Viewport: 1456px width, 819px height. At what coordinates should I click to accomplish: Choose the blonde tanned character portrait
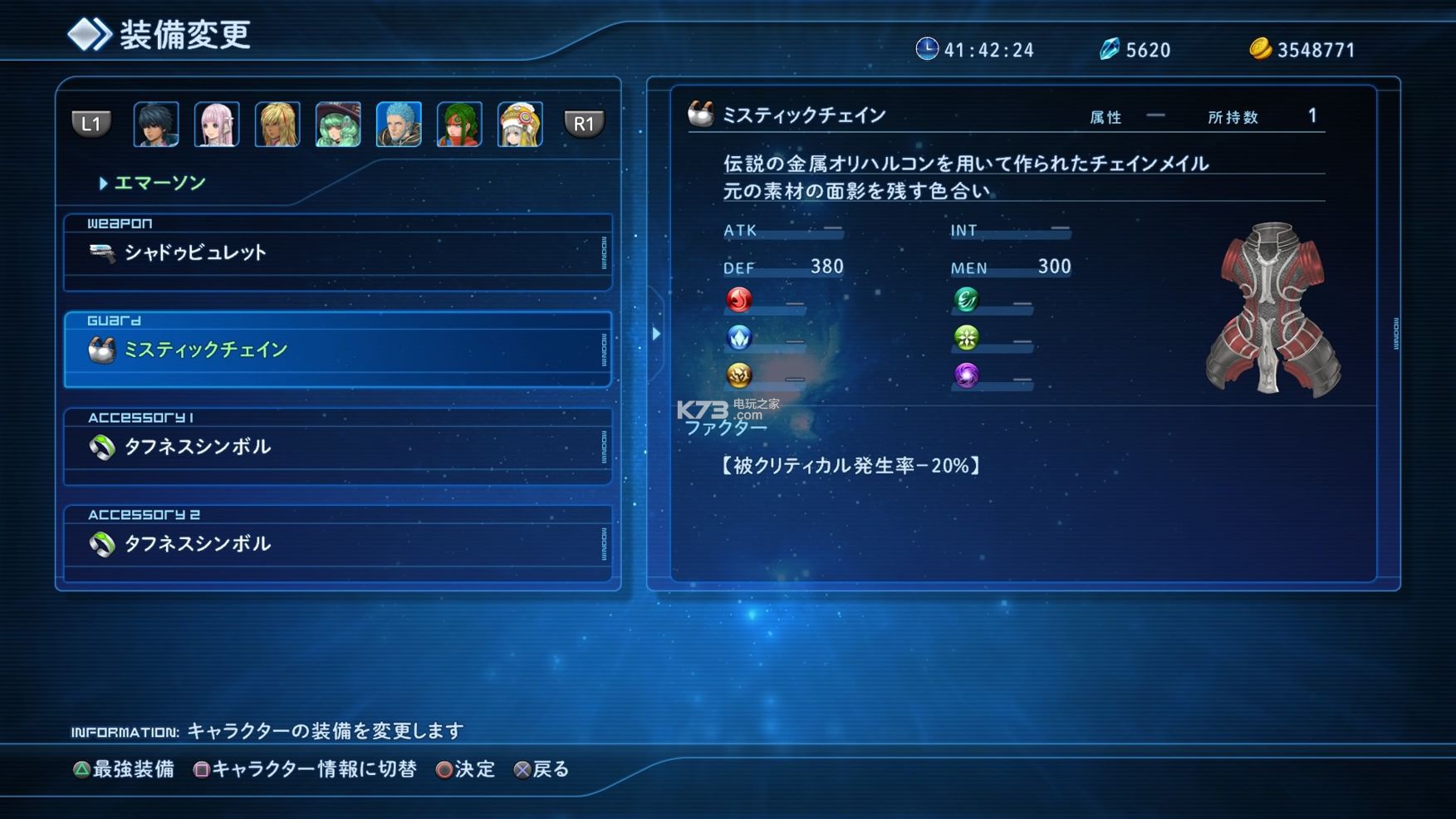[x=277, y=125]
